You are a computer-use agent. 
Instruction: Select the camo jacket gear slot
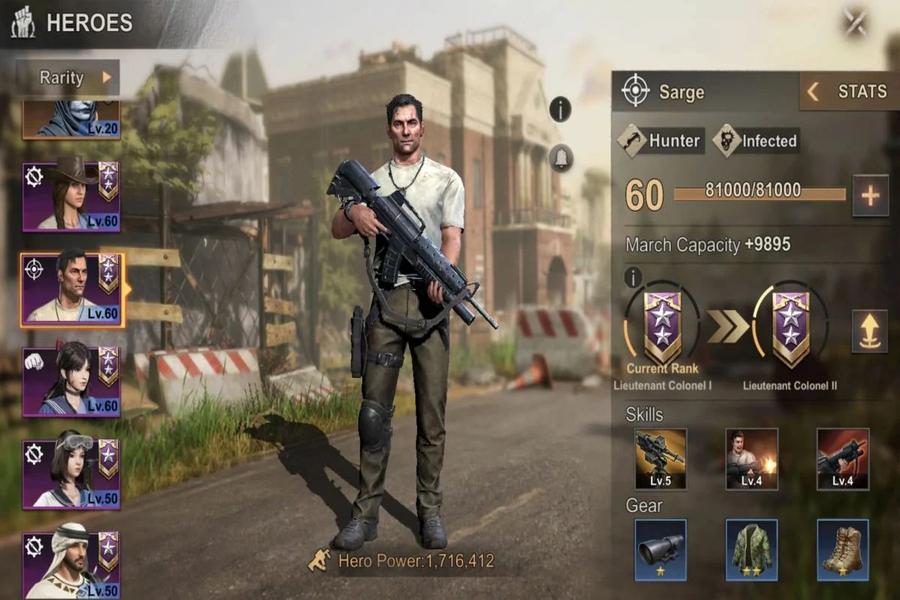[x=752, y=549]
